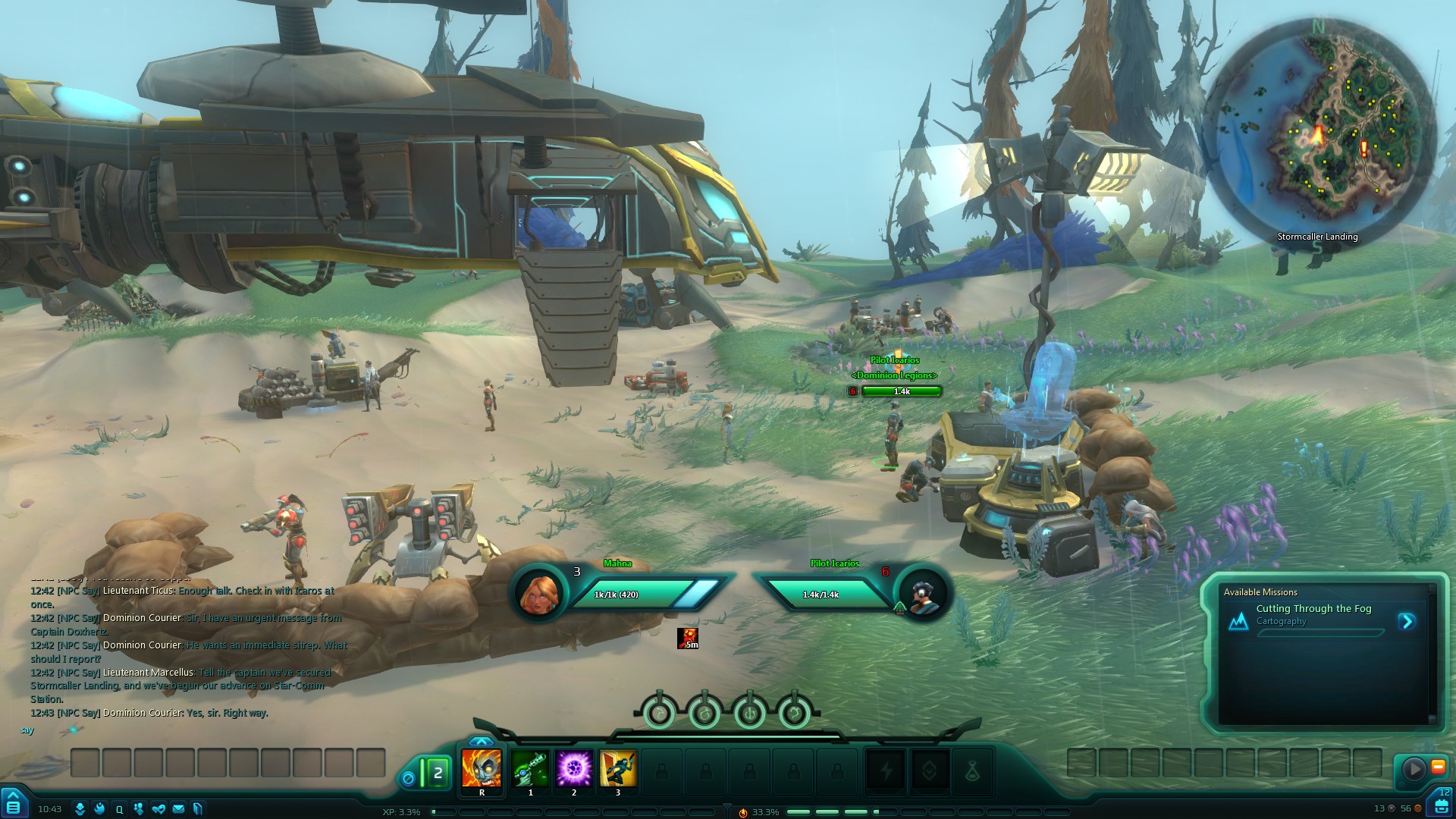Viewport: 1456px width, 819px height.
Task: Click Mahna's player portrait
Action: [x=539, y=594]
